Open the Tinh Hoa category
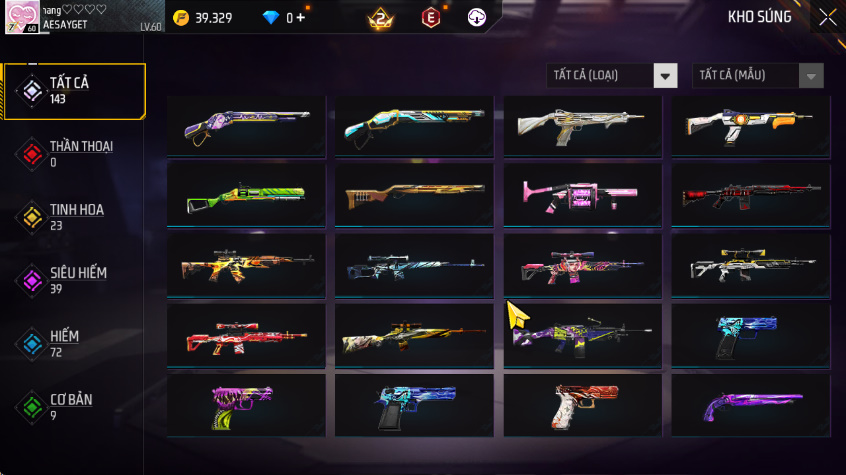Viewport: 846px width, 475px height. [74, 216]
